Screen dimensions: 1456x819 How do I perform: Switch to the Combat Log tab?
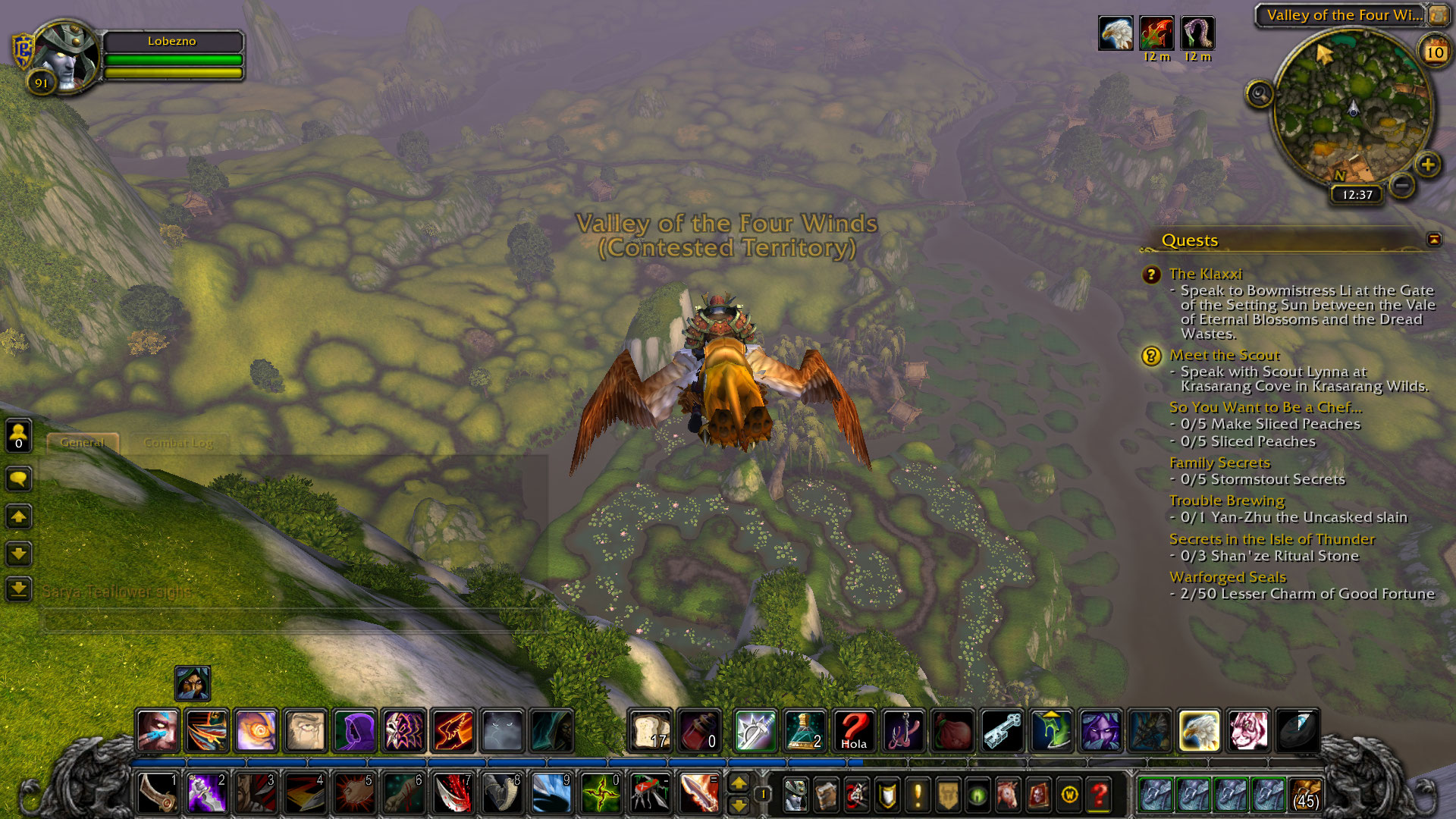pyautogui.click(x=178, y=443)
